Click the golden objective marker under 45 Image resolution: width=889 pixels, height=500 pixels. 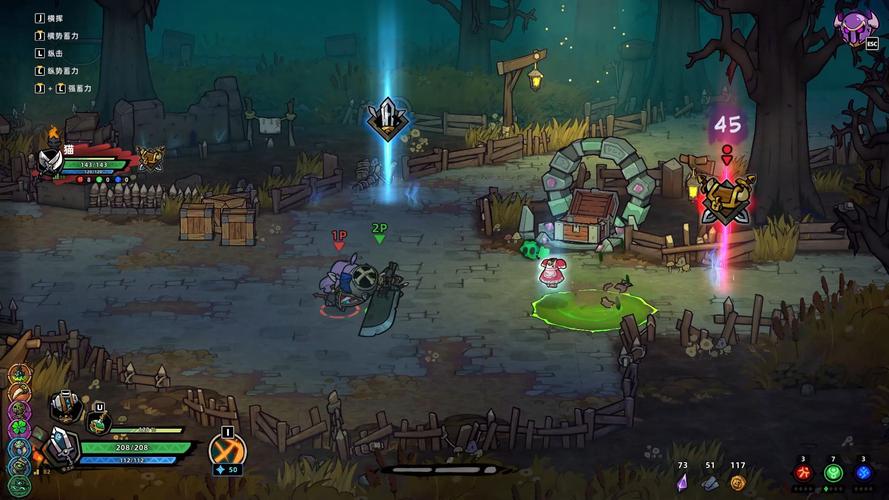tap(727, 197)
